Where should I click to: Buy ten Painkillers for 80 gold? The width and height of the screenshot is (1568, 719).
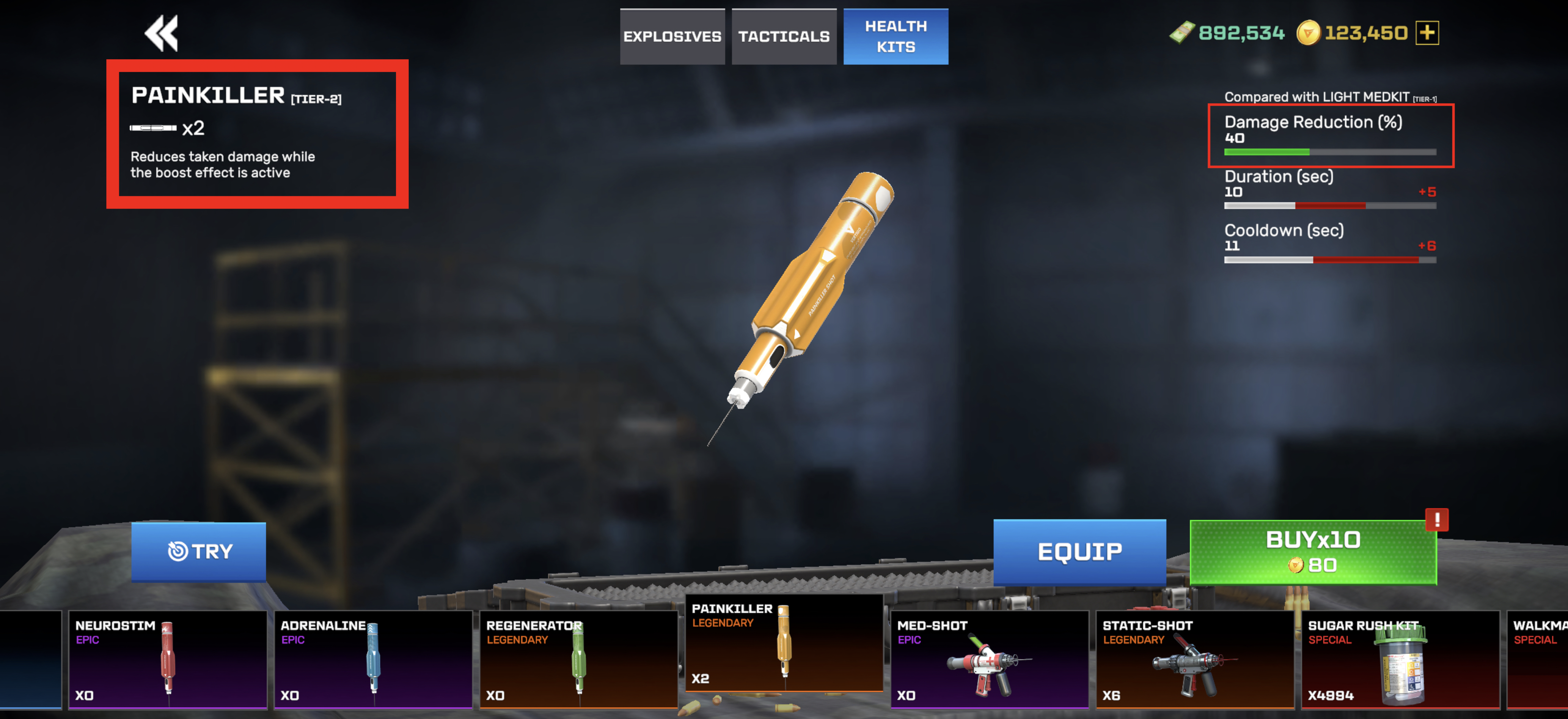pyautogui.click(x=1313, y=552)
